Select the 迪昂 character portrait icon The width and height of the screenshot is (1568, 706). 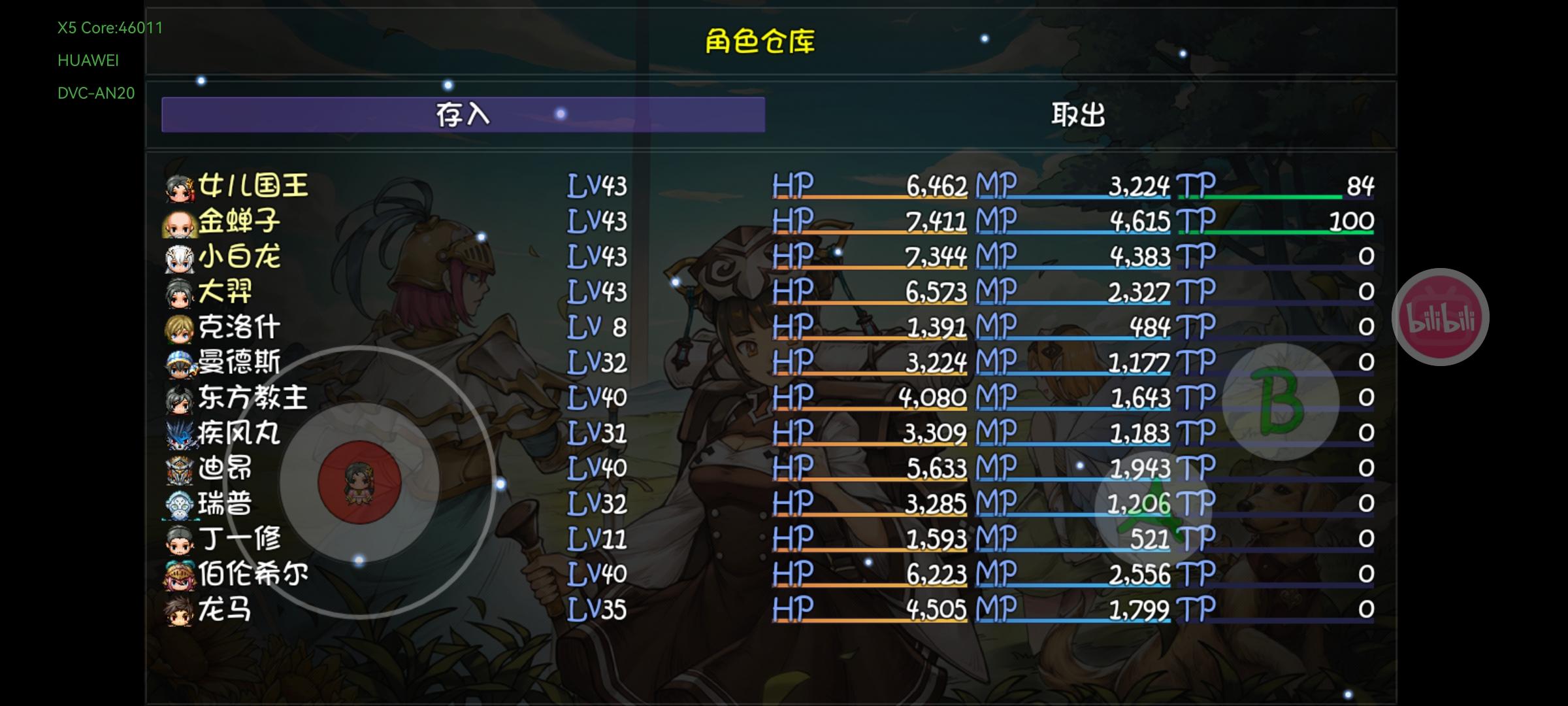pyautogui.click(x=181, y=469)
